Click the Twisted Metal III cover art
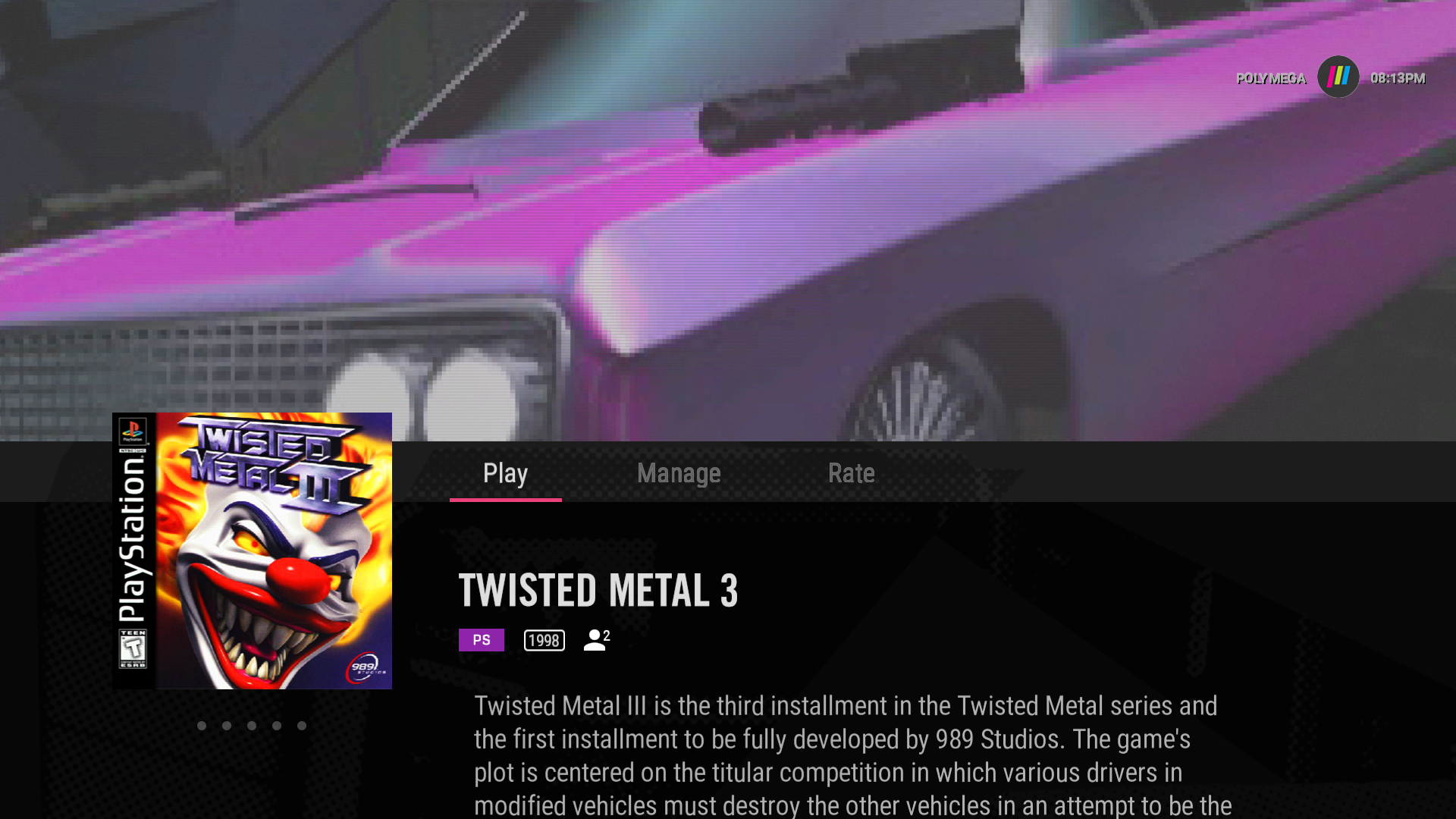 253,551
